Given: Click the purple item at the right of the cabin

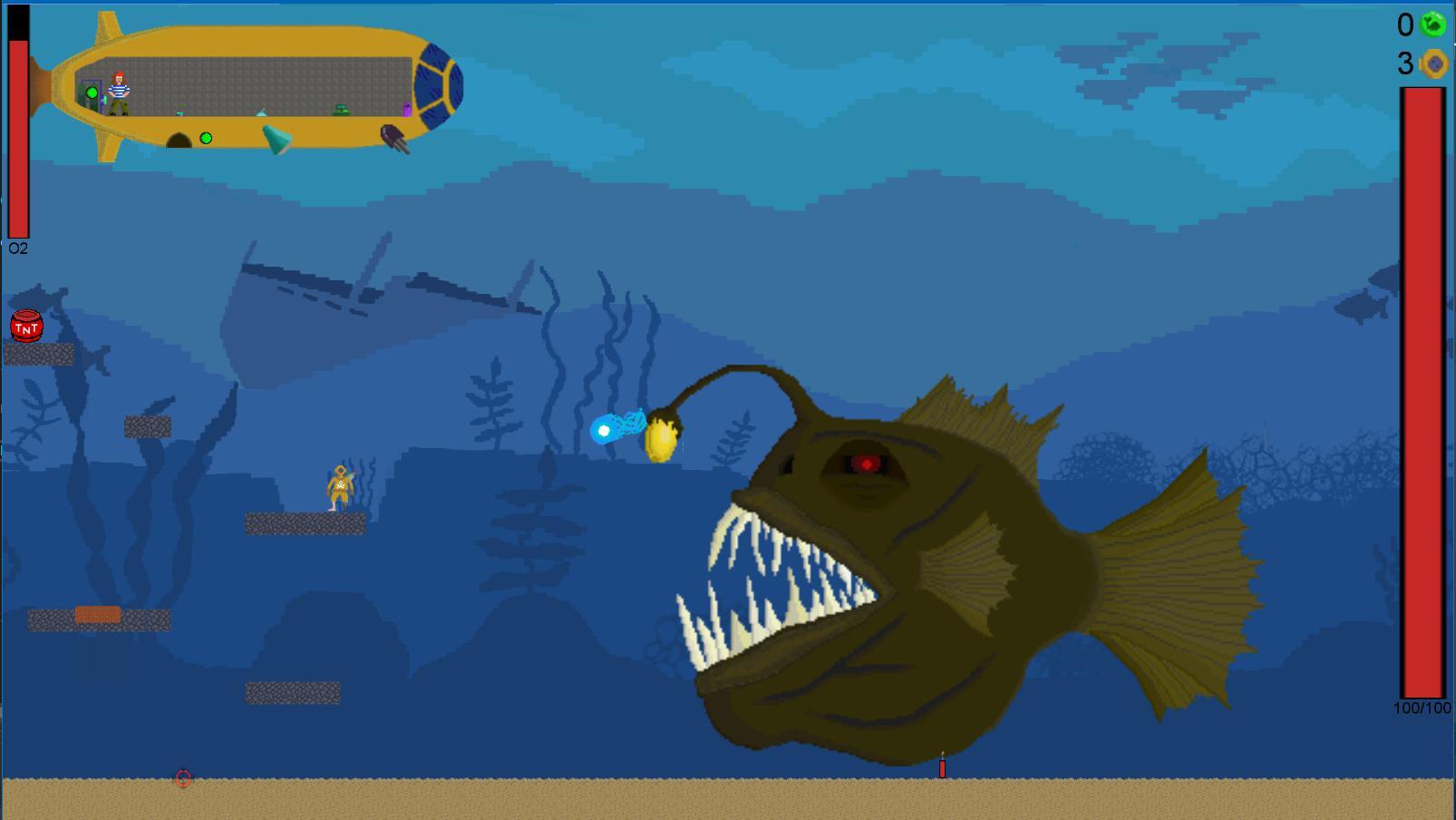Looking at the screenshot, I should (406, 108).
